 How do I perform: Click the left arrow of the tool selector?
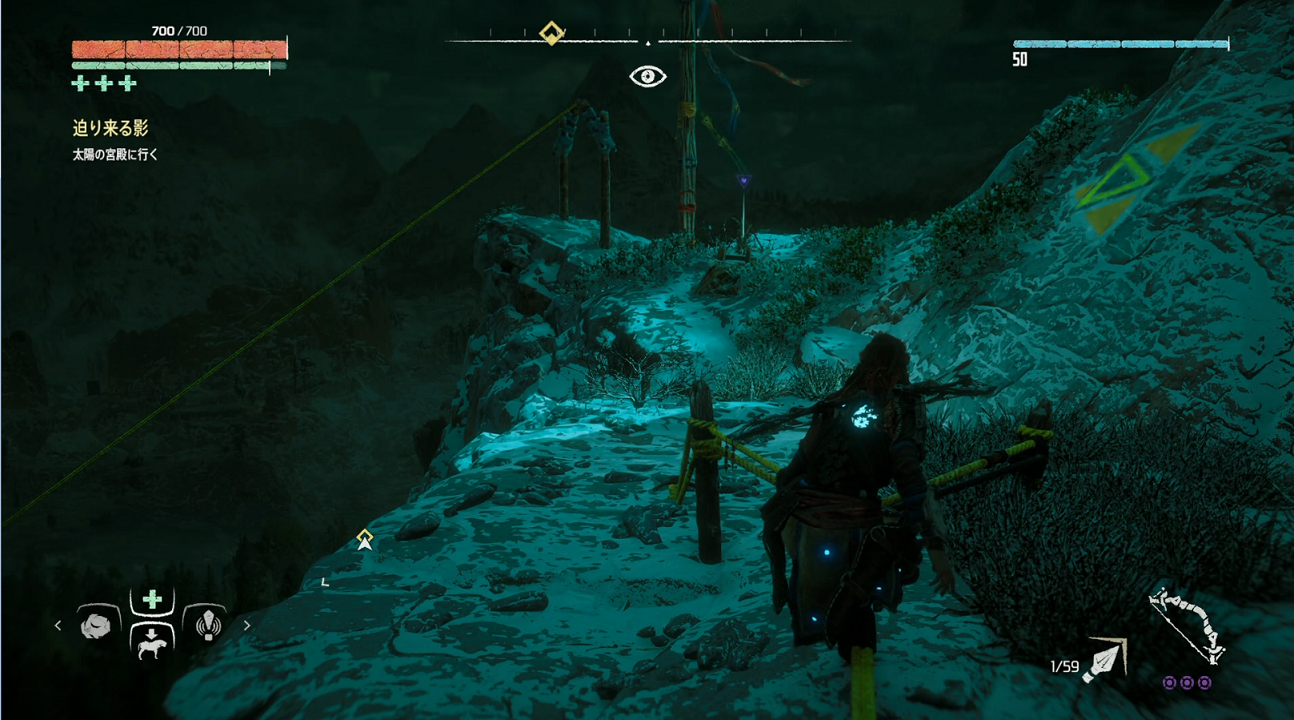pos(58,626)
